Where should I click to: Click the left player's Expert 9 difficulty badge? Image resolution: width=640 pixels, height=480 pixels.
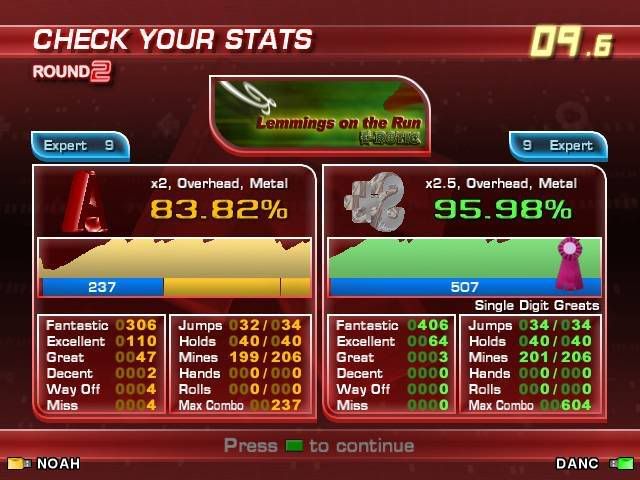point(81,146)
